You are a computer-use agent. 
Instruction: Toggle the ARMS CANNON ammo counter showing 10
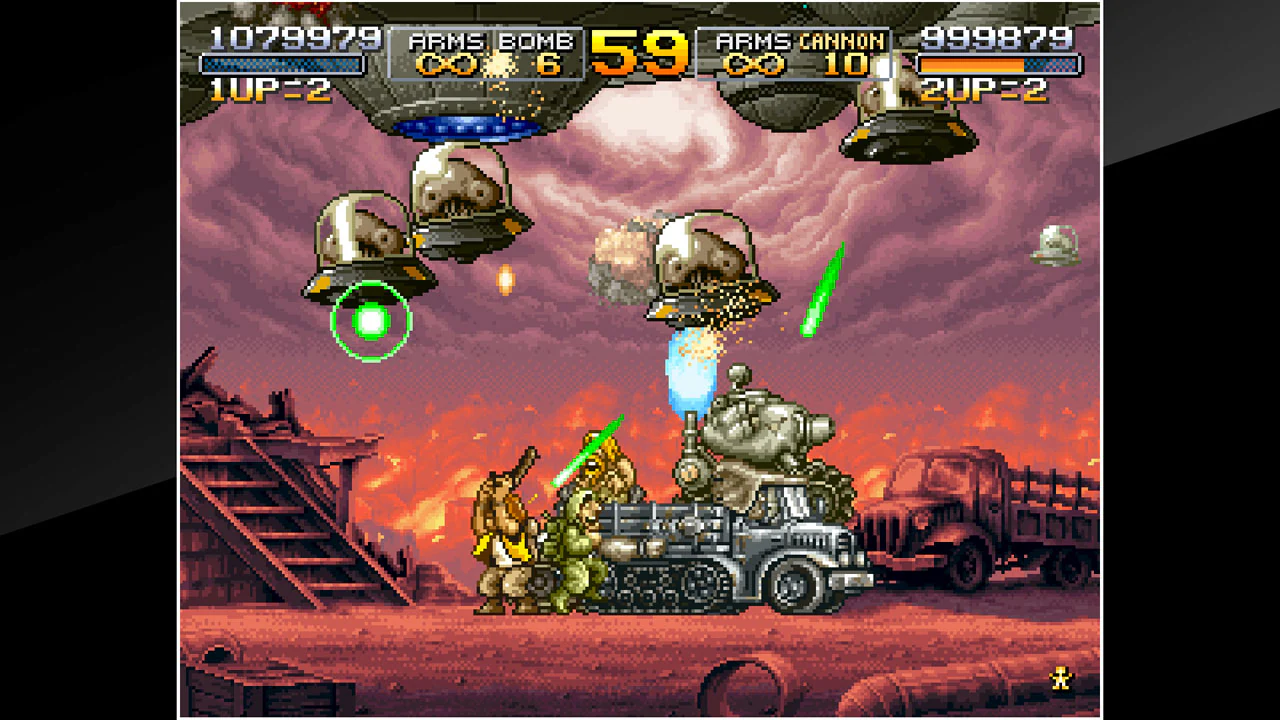848,66
